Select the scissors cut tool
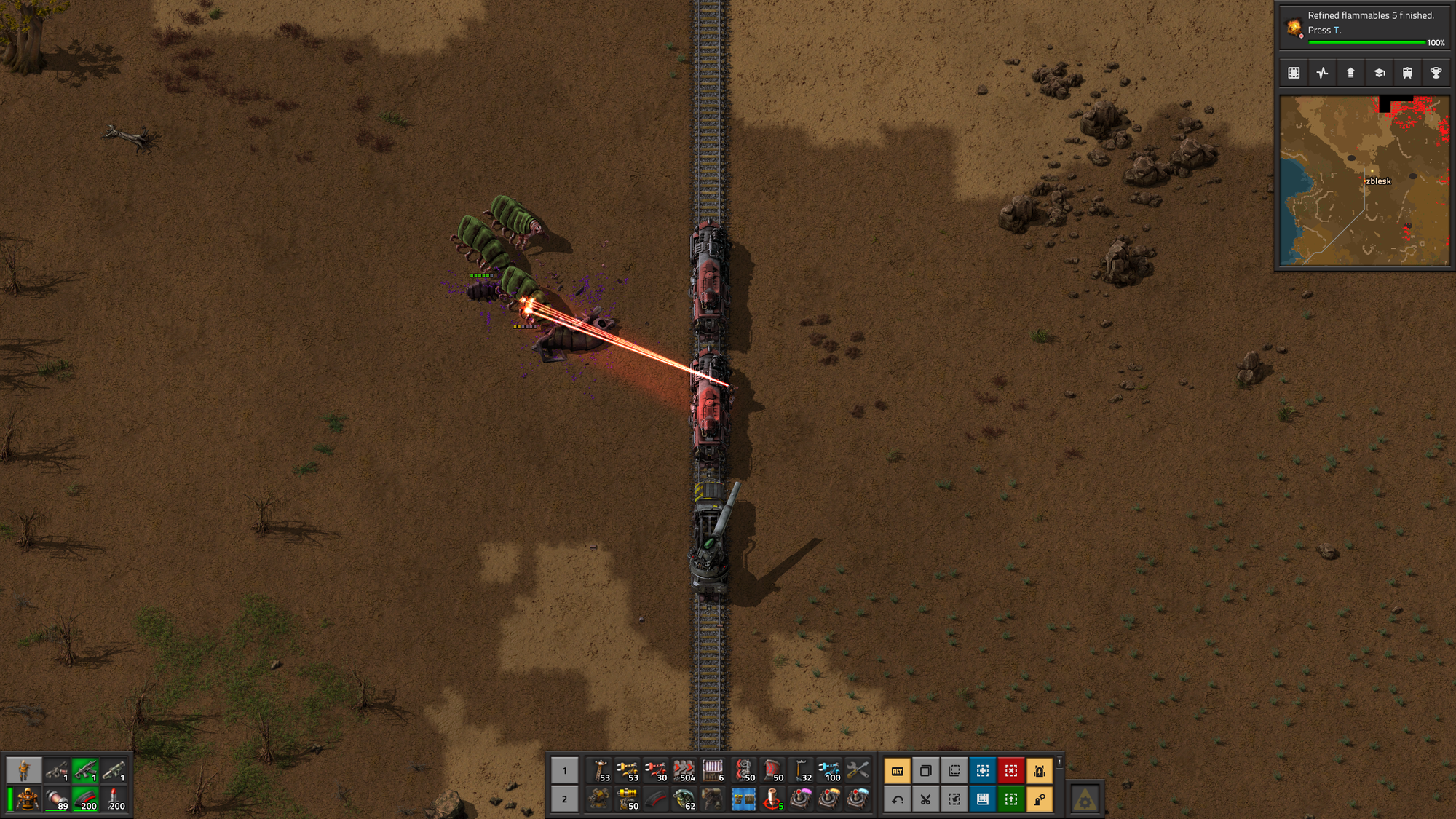This screenshot has width=1456, height=819. tap(925, 799)
